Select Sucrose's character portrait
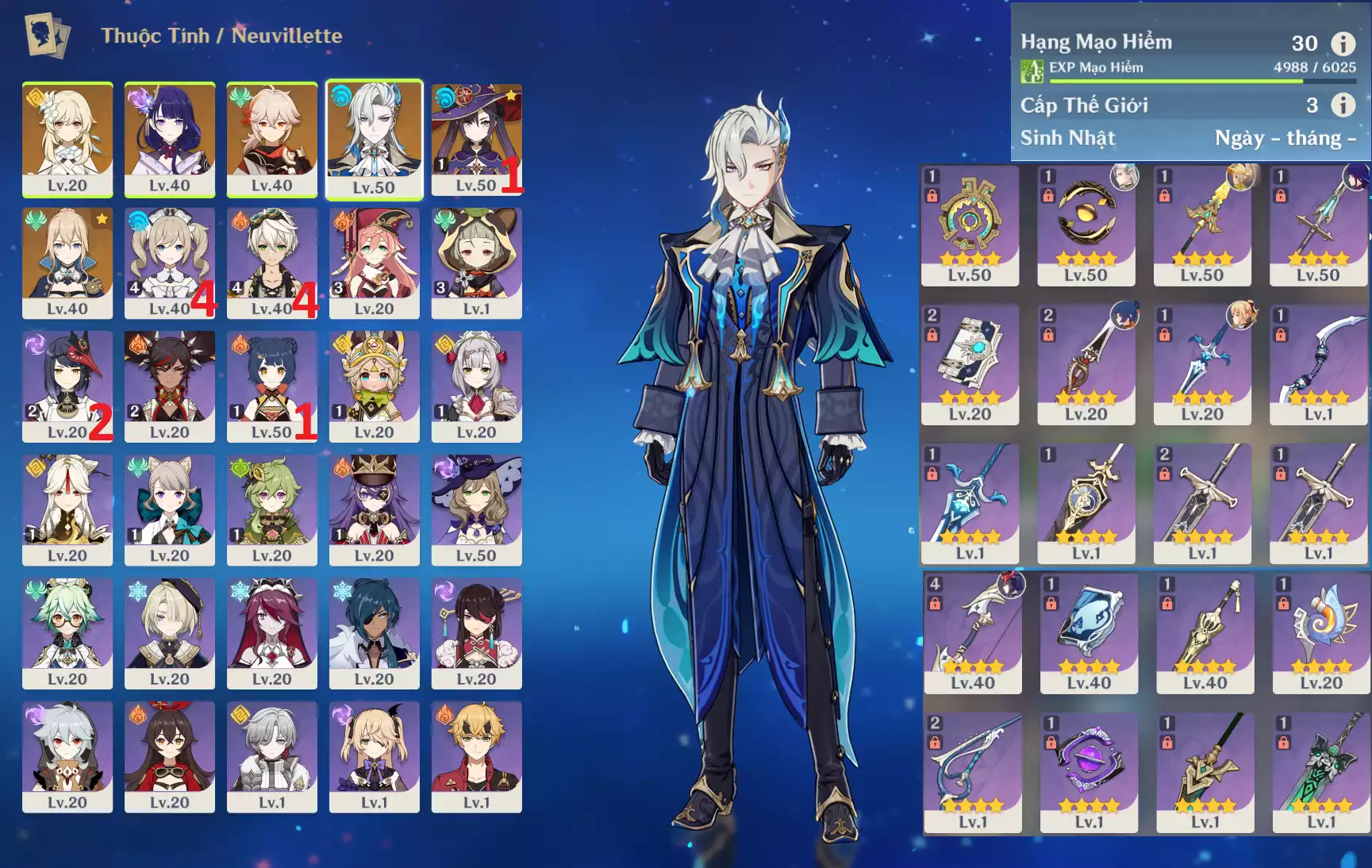This screenshot has width=1372, height=868. tap(67, 632)
